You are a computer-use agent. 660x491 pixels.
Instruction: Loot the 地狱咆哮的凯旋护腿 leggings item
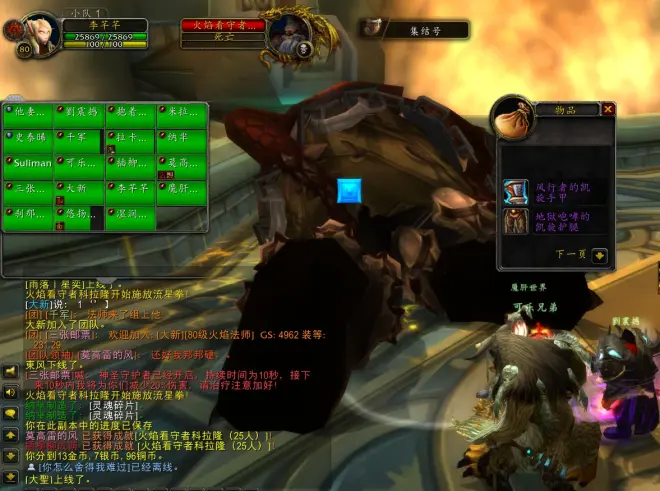click(x=516, y=221)
